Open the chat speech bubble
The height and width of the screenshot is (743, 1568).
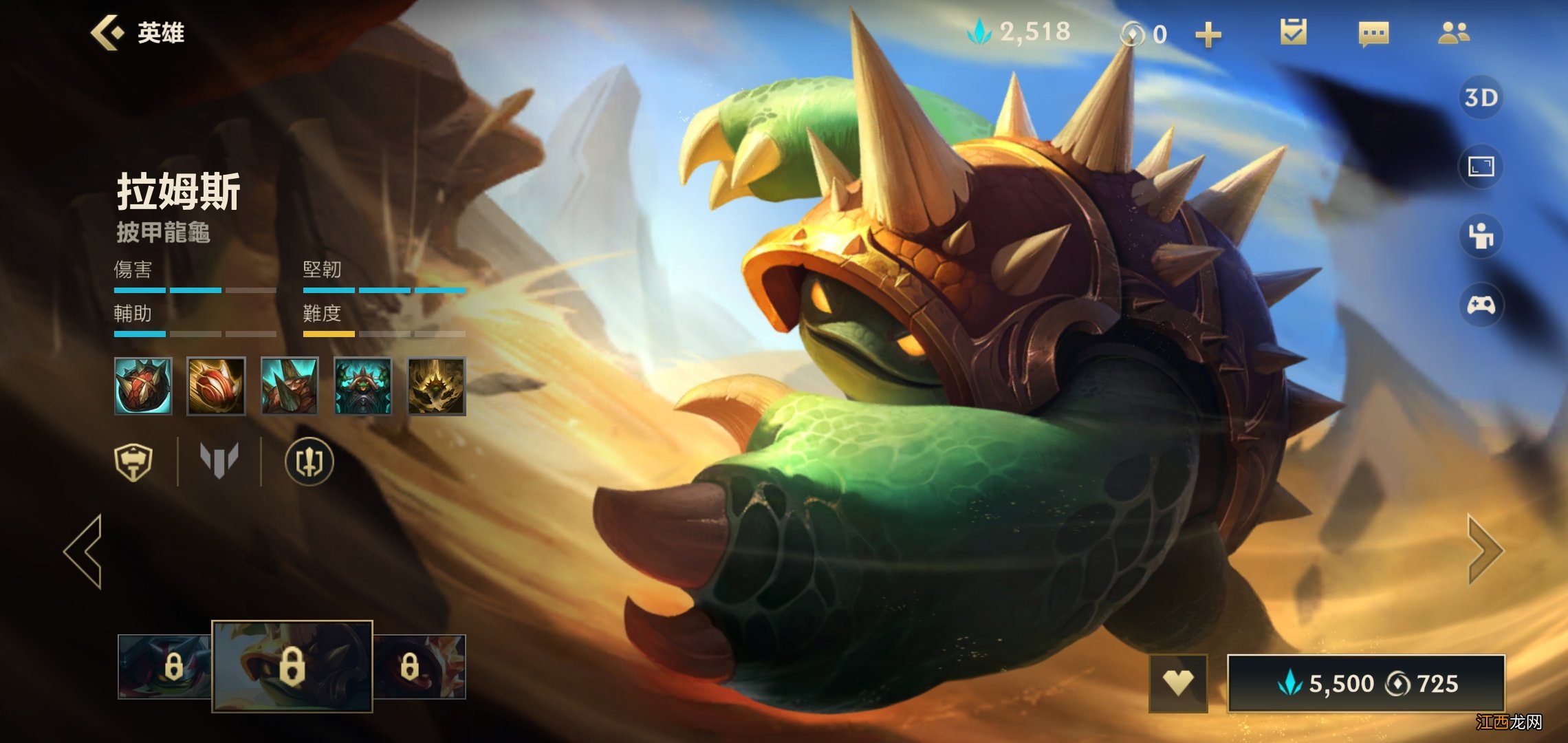tap(1373, 33)
